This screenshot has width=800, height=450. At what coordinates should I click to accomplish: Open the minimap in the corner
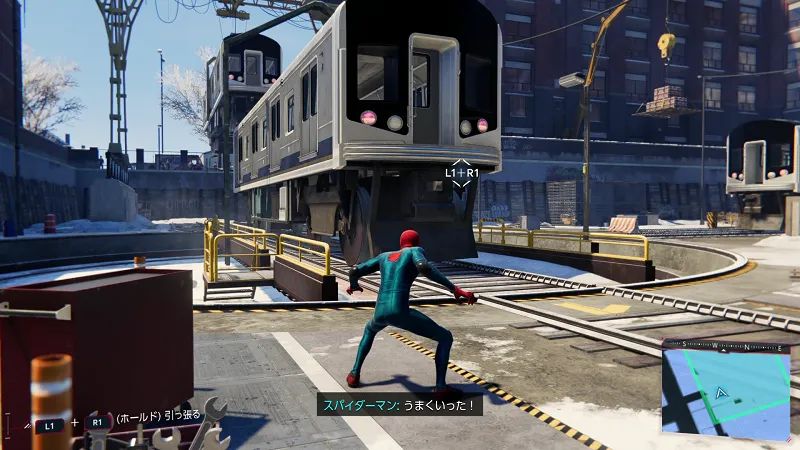tap(727, 392)
